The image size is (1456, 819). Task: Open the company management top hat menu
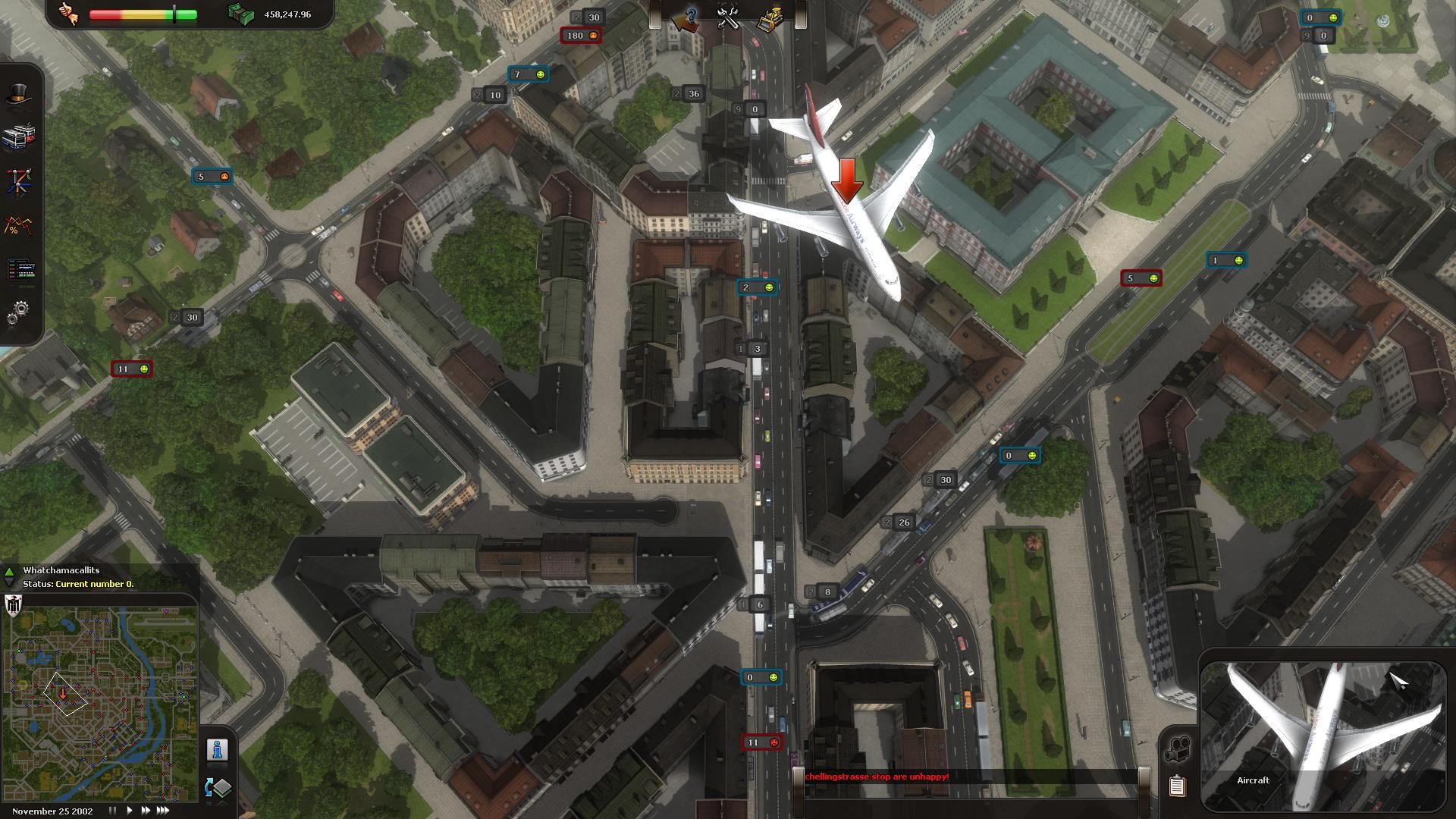click(x=21, y=91)
